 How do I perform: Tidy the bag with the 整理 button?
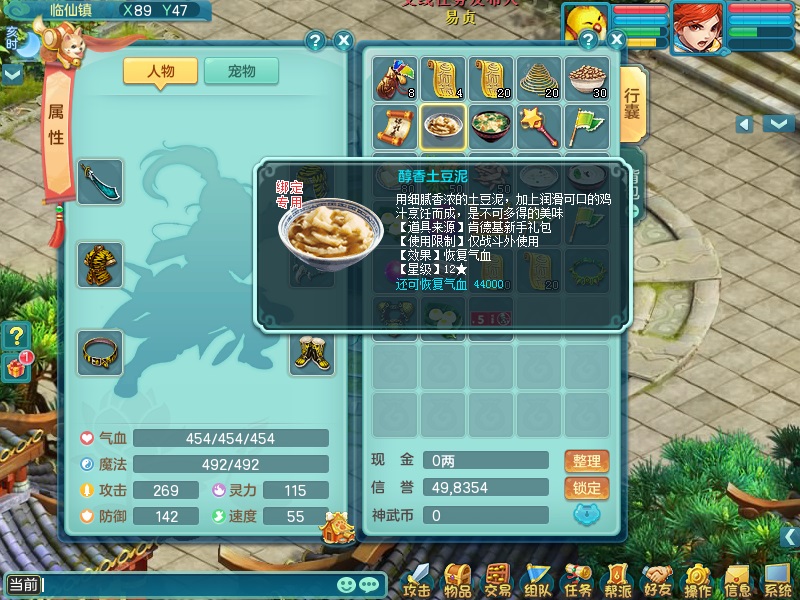tap(586, 461)
